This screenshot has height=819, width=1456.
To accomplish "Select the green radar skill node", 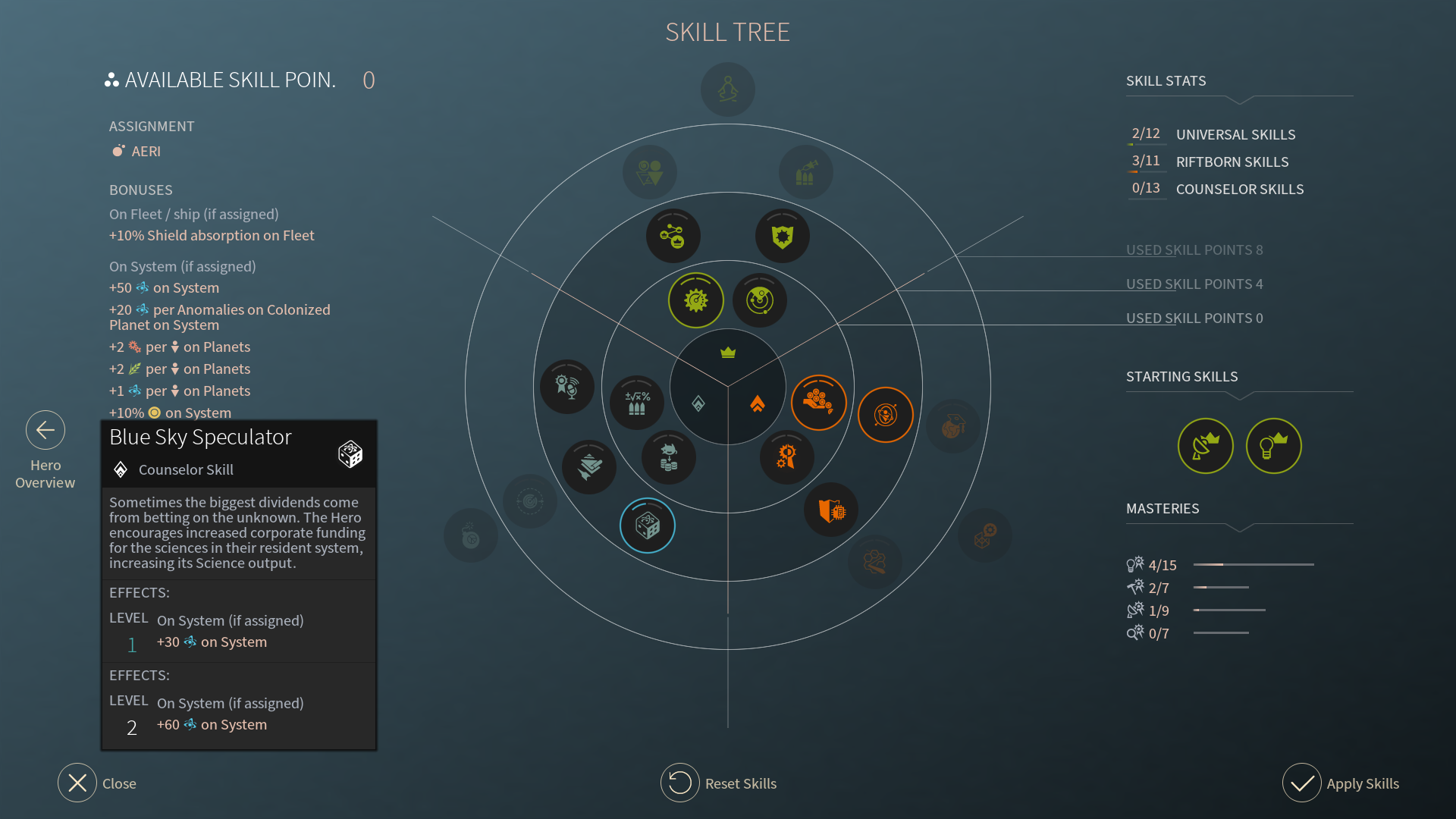I will click(760, 300).
